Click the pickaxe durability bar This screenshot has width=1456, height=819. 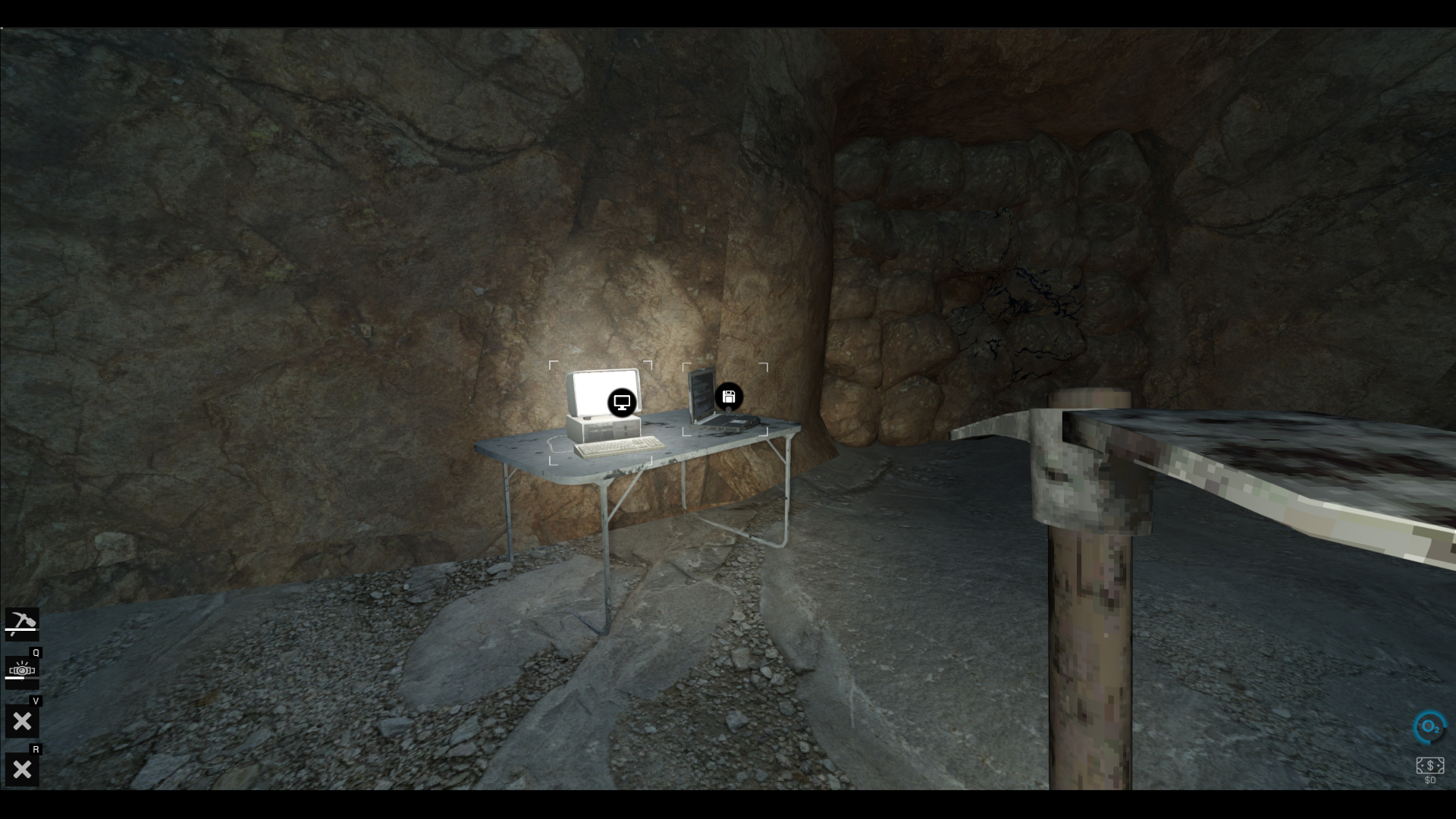(20, 630)
